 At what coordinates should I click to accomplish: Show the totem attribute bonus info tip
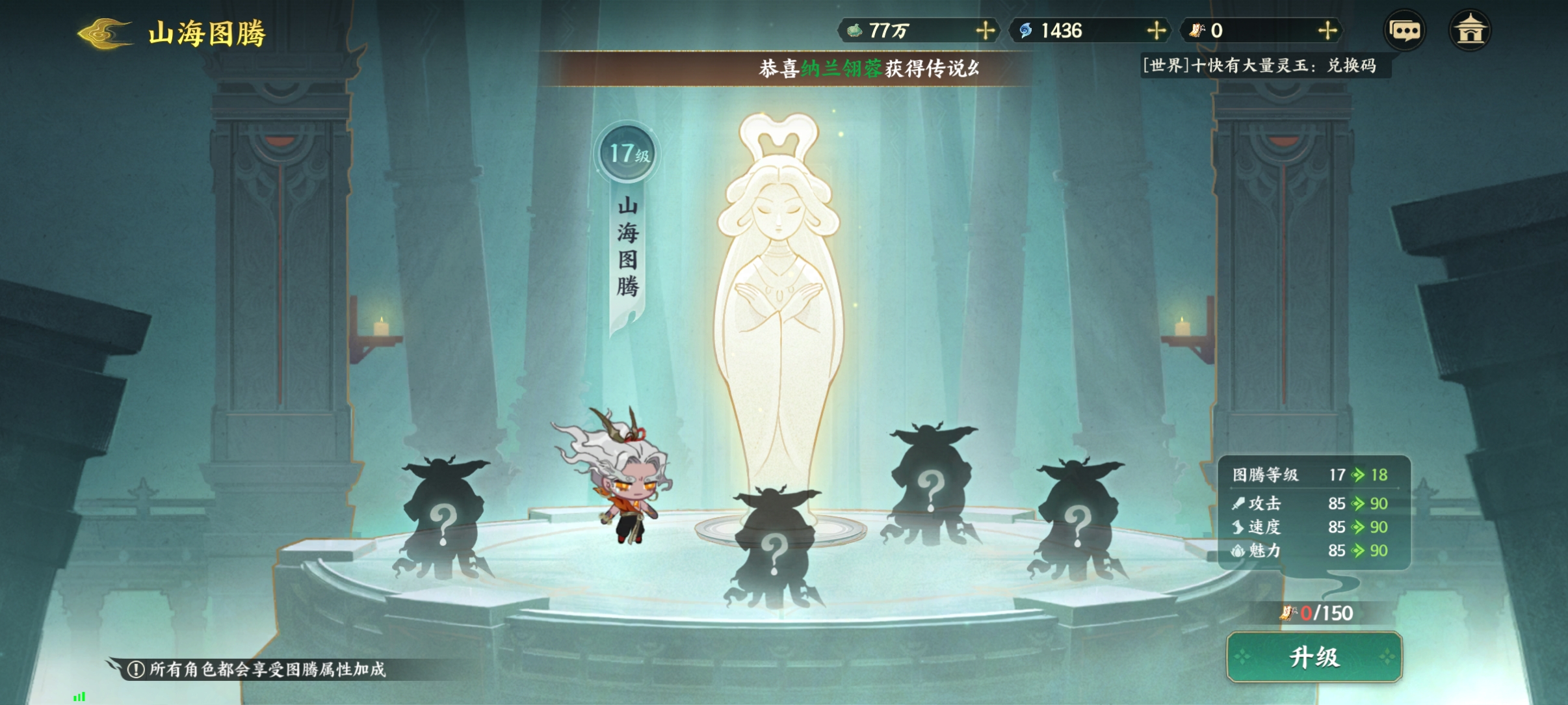[135, 669]
